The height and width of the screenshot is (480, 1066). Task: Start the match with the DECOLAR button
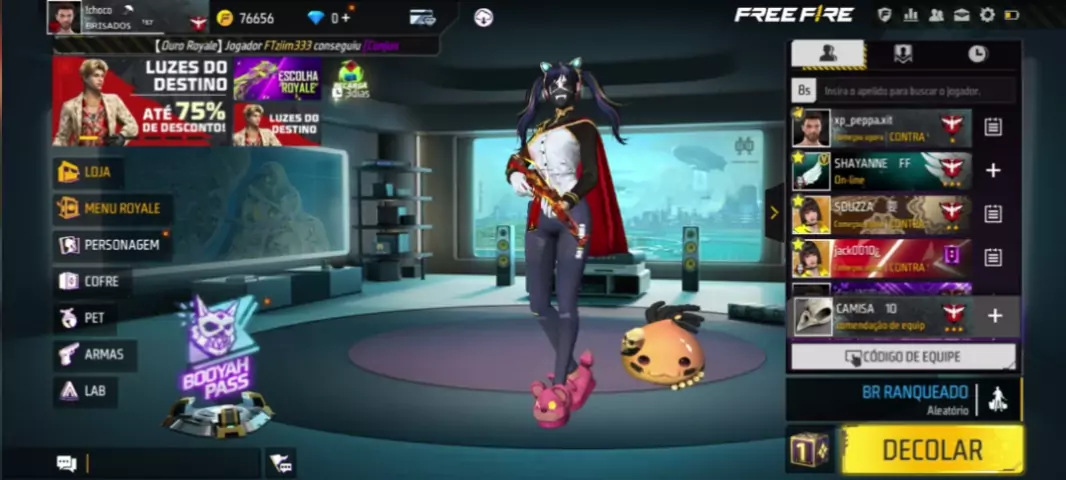[932, 449]
